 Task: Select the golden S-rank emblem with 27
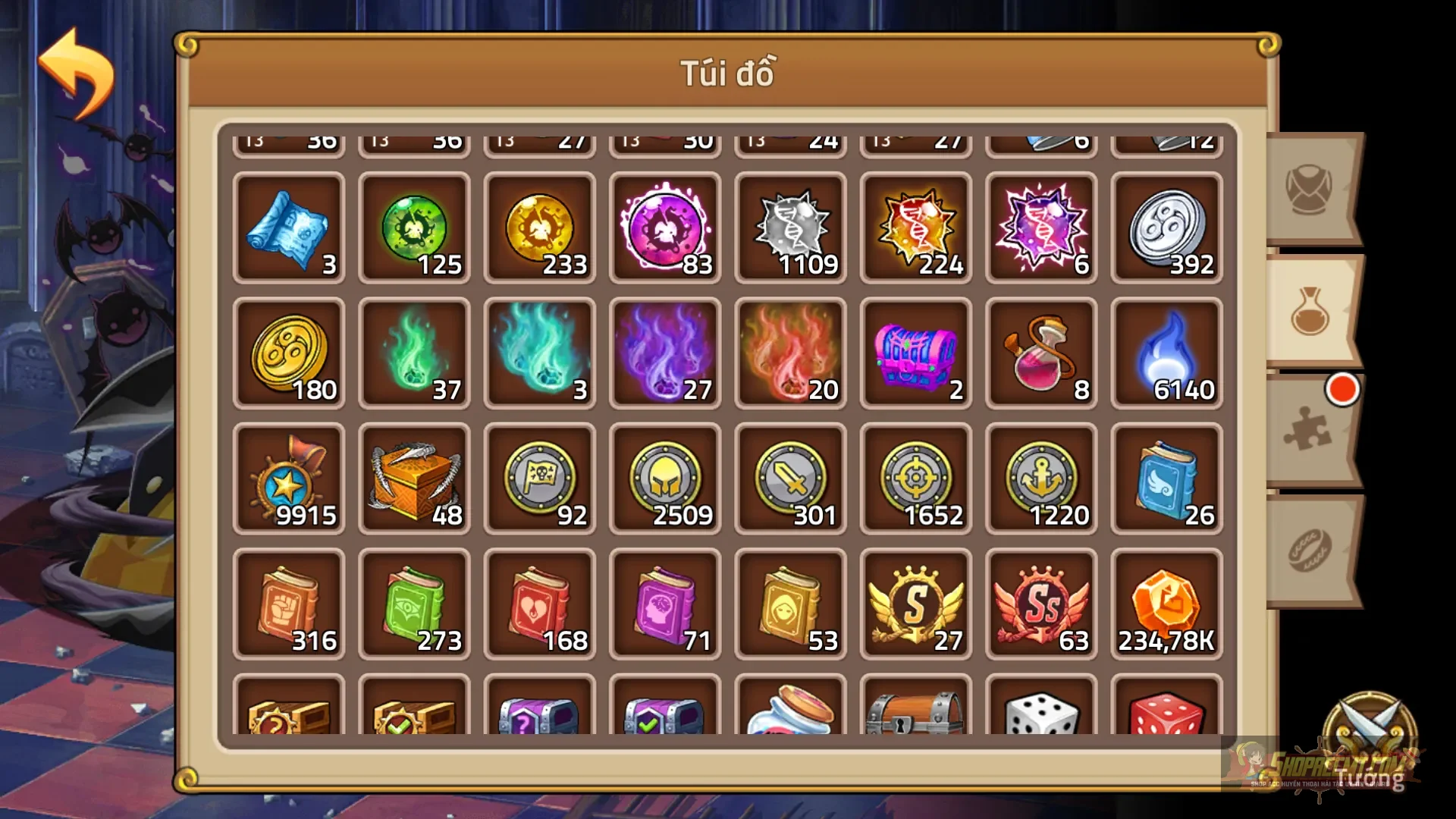click(915, 603)
